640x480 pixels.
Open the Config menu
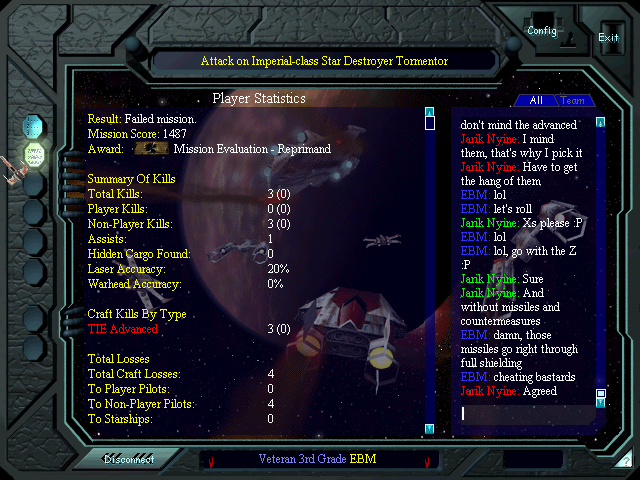click(x=542, y=30)
